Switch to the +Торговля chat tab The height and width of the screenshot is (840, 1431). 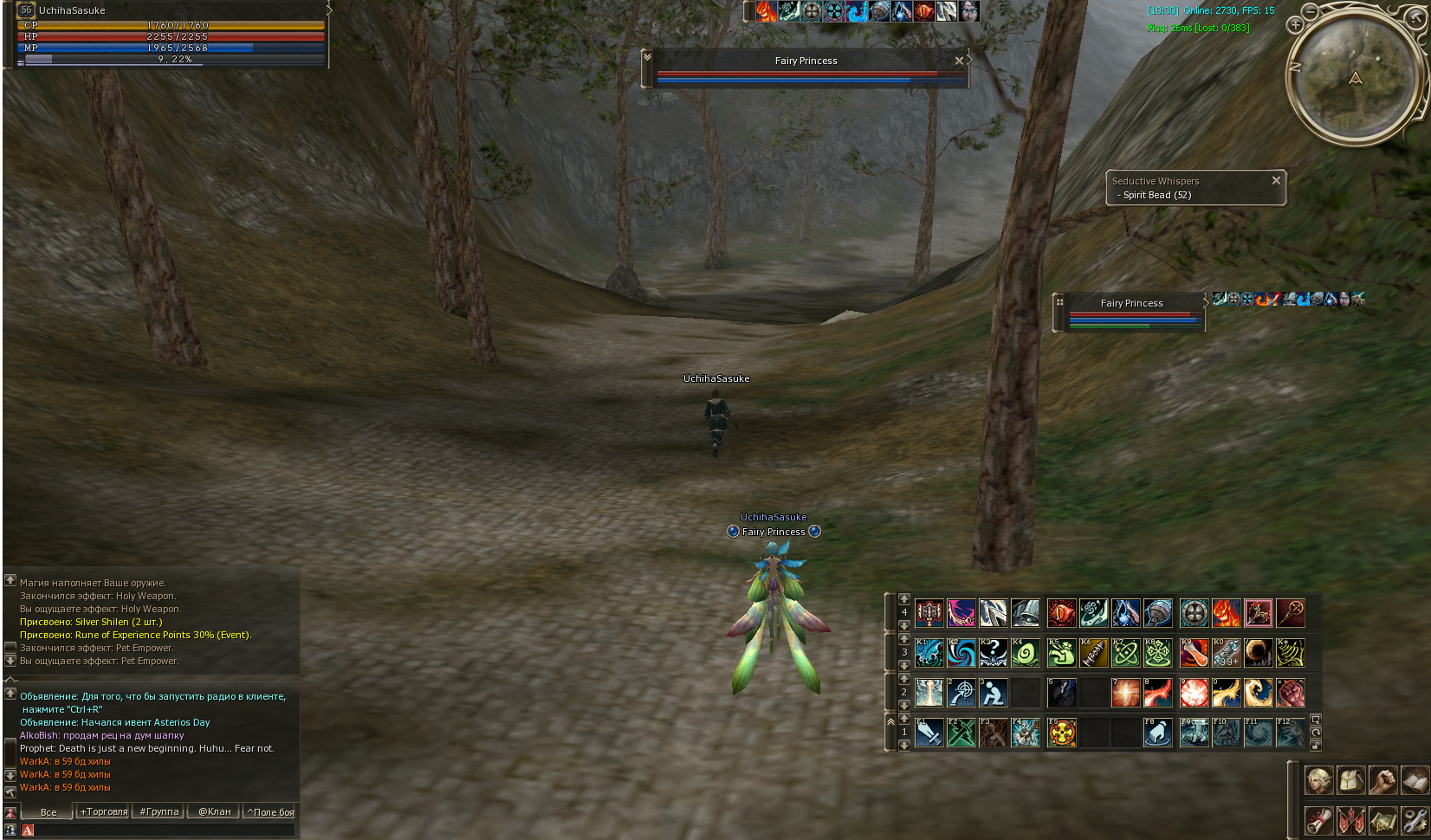[104, 811]
